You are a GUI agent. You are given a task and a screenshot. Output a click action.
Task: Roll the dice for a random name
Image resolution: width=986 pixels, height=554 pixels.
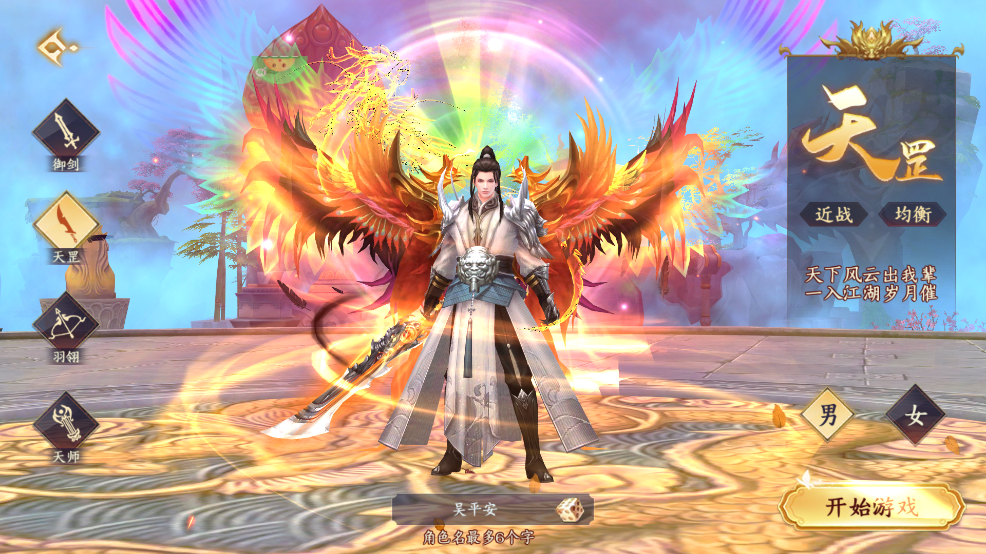571,509
